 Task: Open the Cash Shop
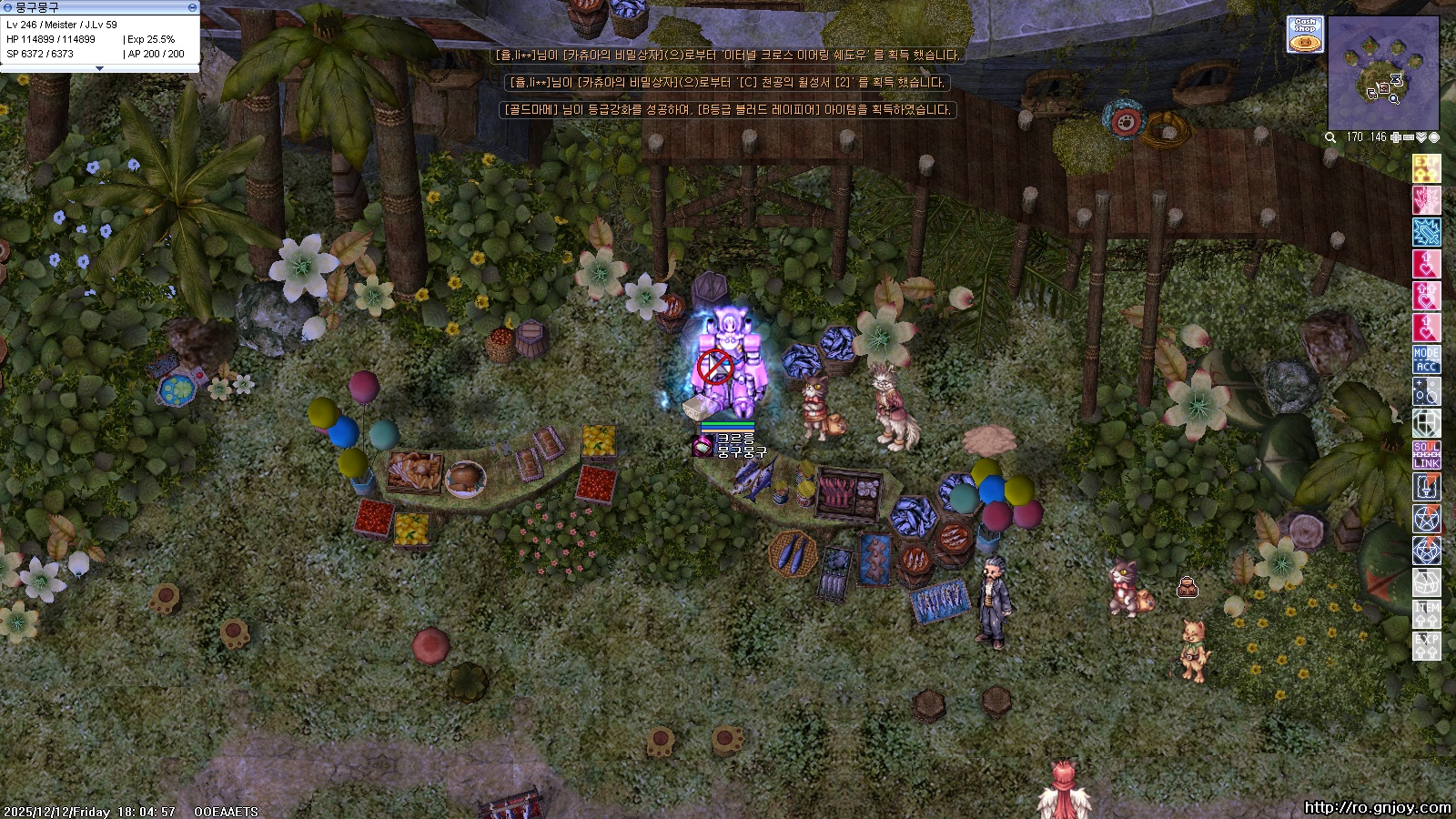click(x=1305, y=35)
